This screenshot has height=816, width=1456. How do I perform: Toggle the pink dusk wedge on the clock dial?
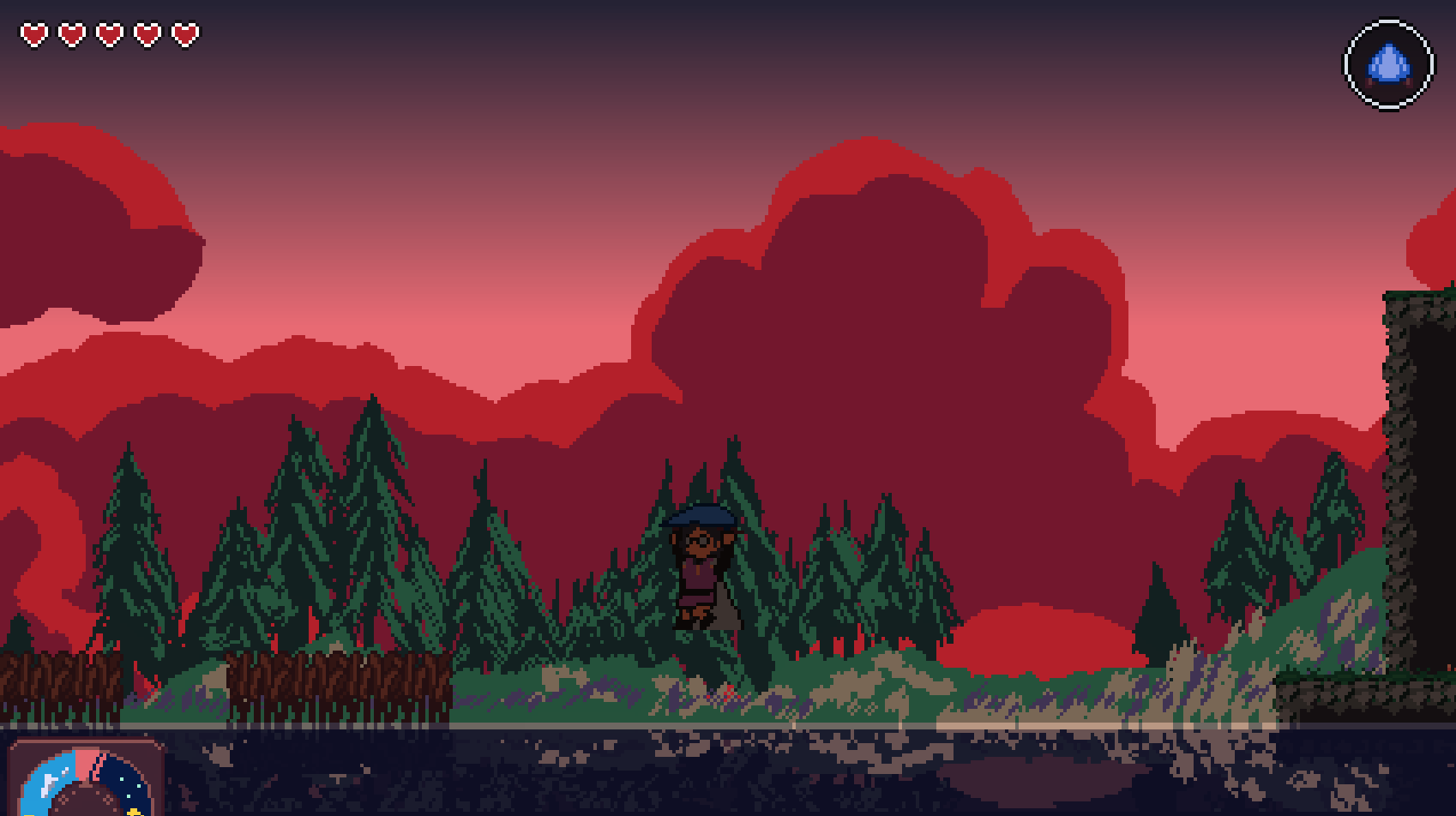pyautogui.click(x=84, y=764)
